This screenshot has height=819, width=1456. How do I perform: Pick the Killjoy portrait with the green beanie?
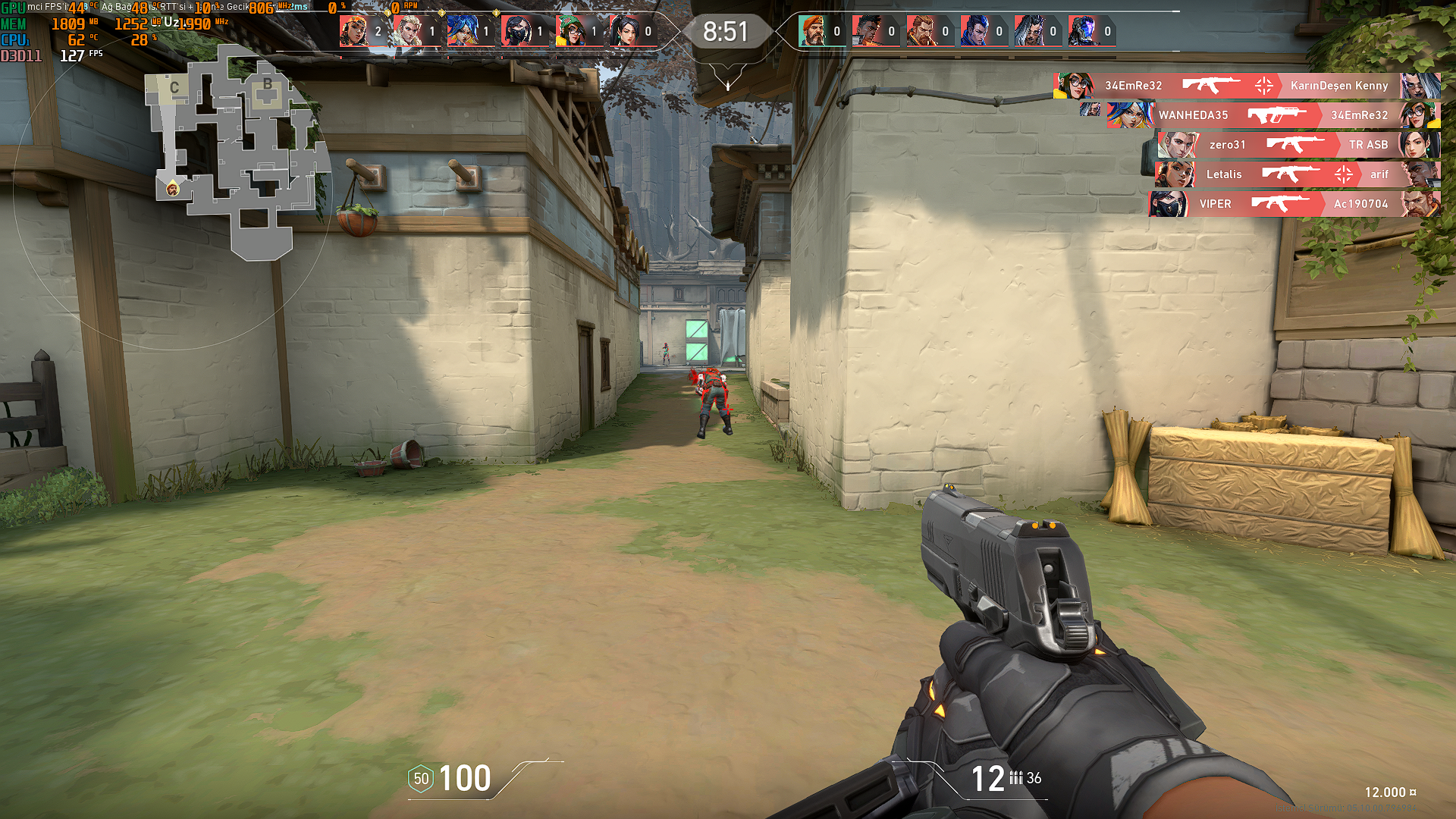point(570,31)
